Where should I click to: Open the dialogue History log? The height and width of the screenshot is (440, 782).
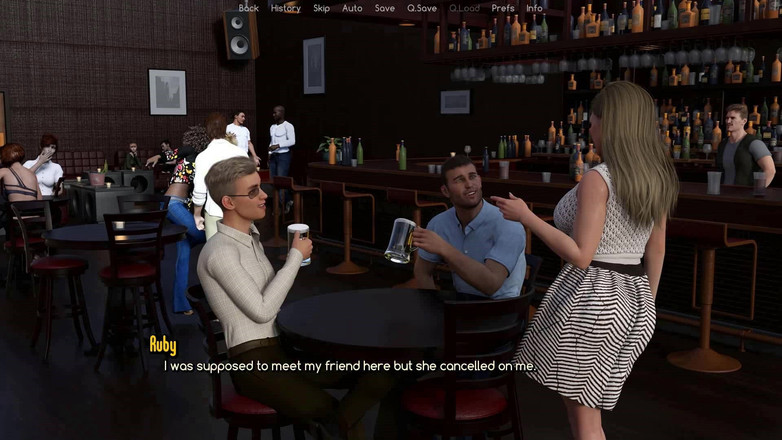point(285,8)
